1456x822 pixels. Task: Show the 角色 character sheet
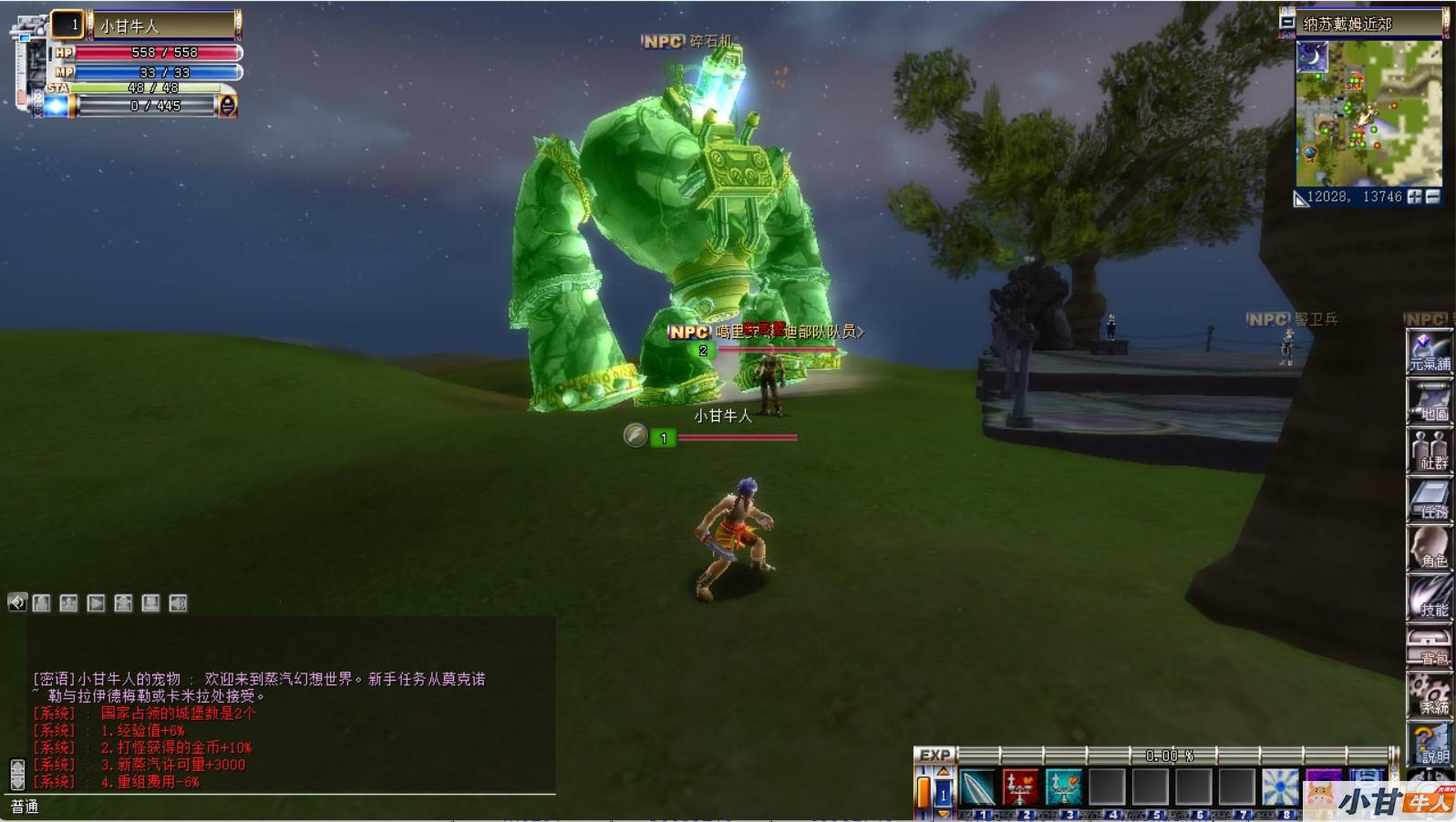(1429, 549)
